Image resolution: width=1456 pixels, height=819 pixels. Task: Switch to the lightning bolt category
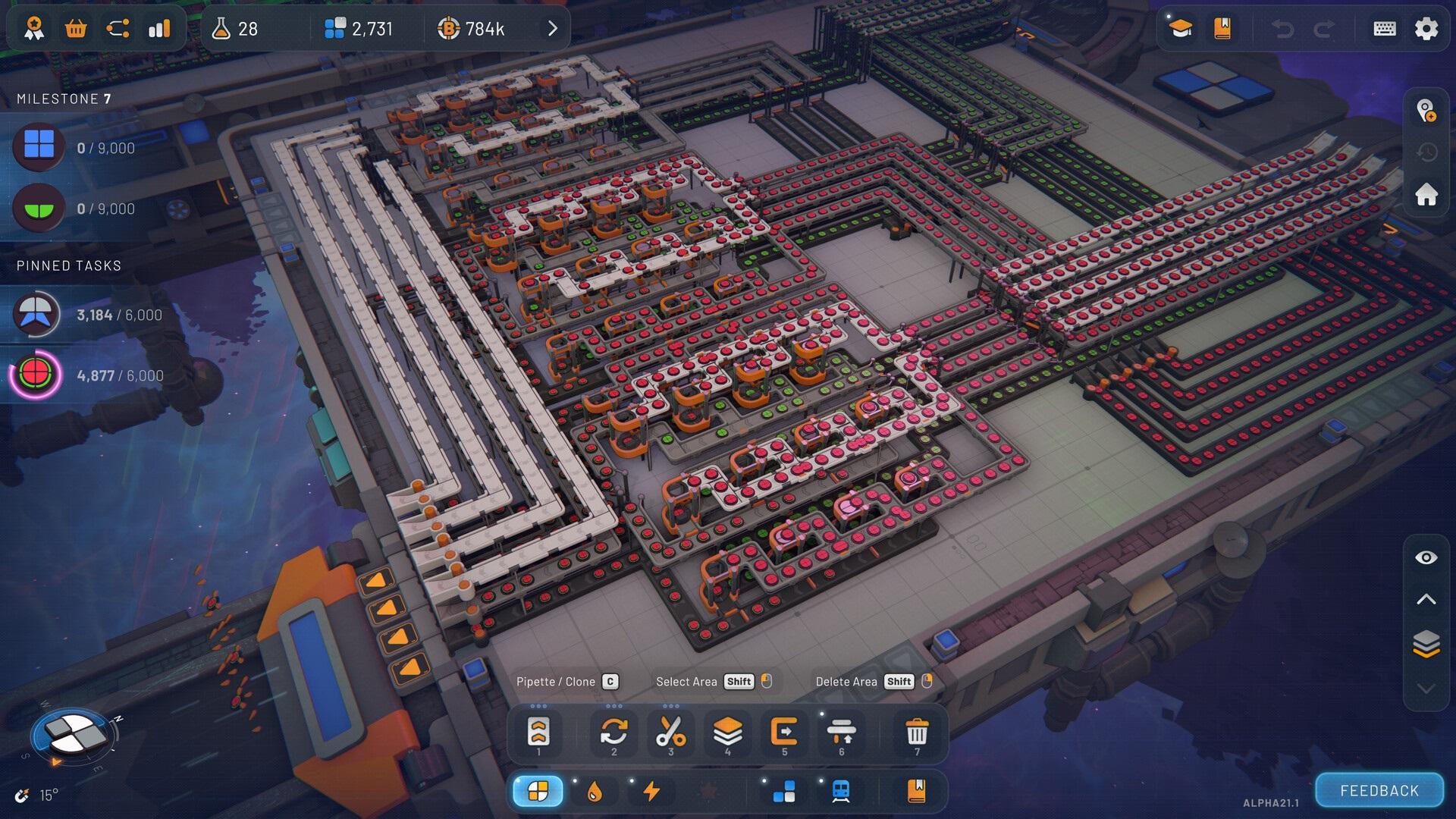tap(651, 792)
